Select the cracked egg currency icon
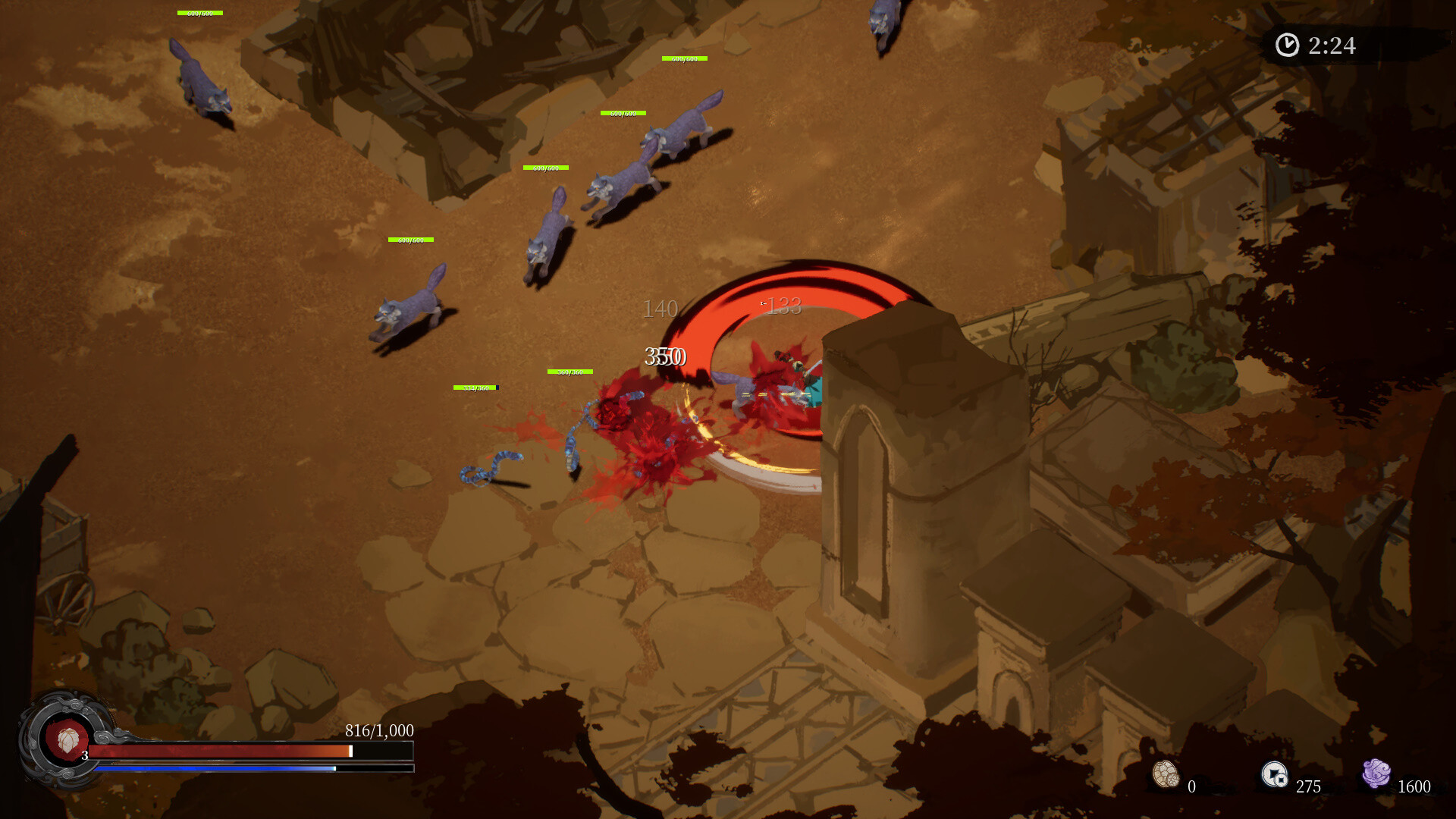Viewport: 1456px width, 819px height. coord(1166,774)
